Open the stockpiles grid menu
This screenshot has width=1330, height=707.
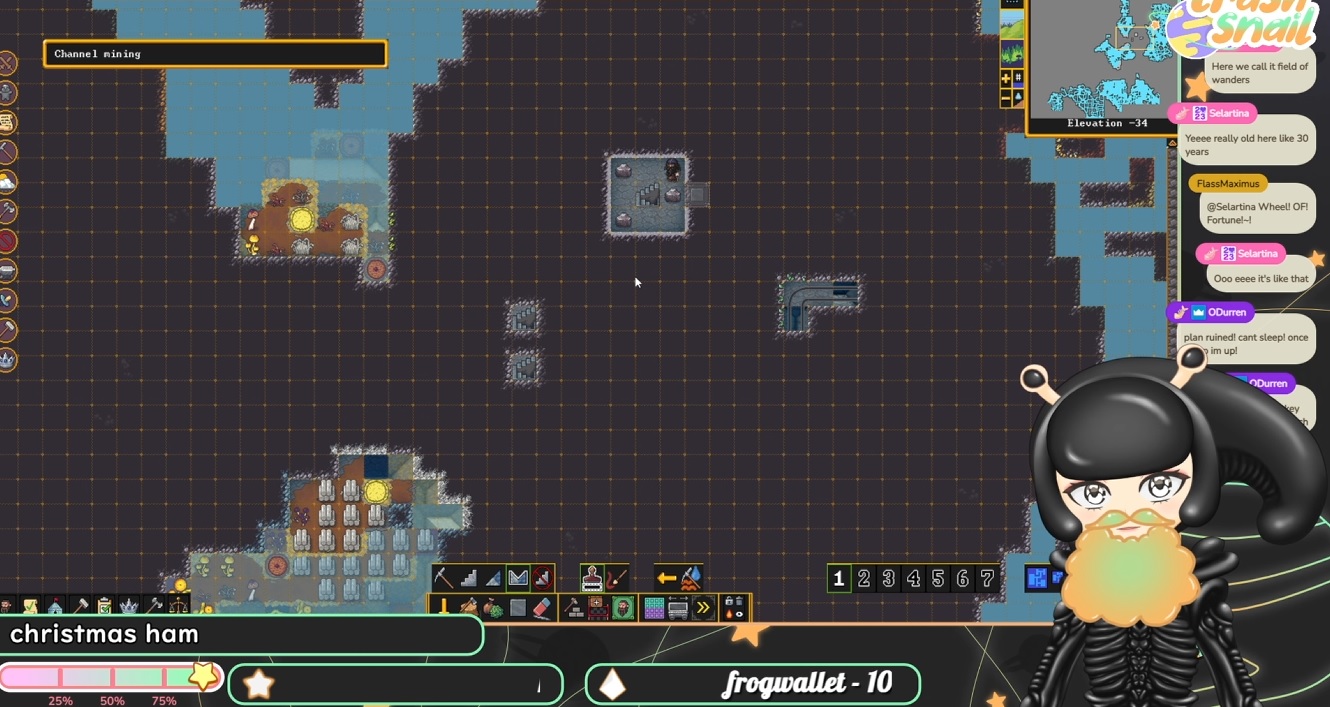tap(654, 608)
